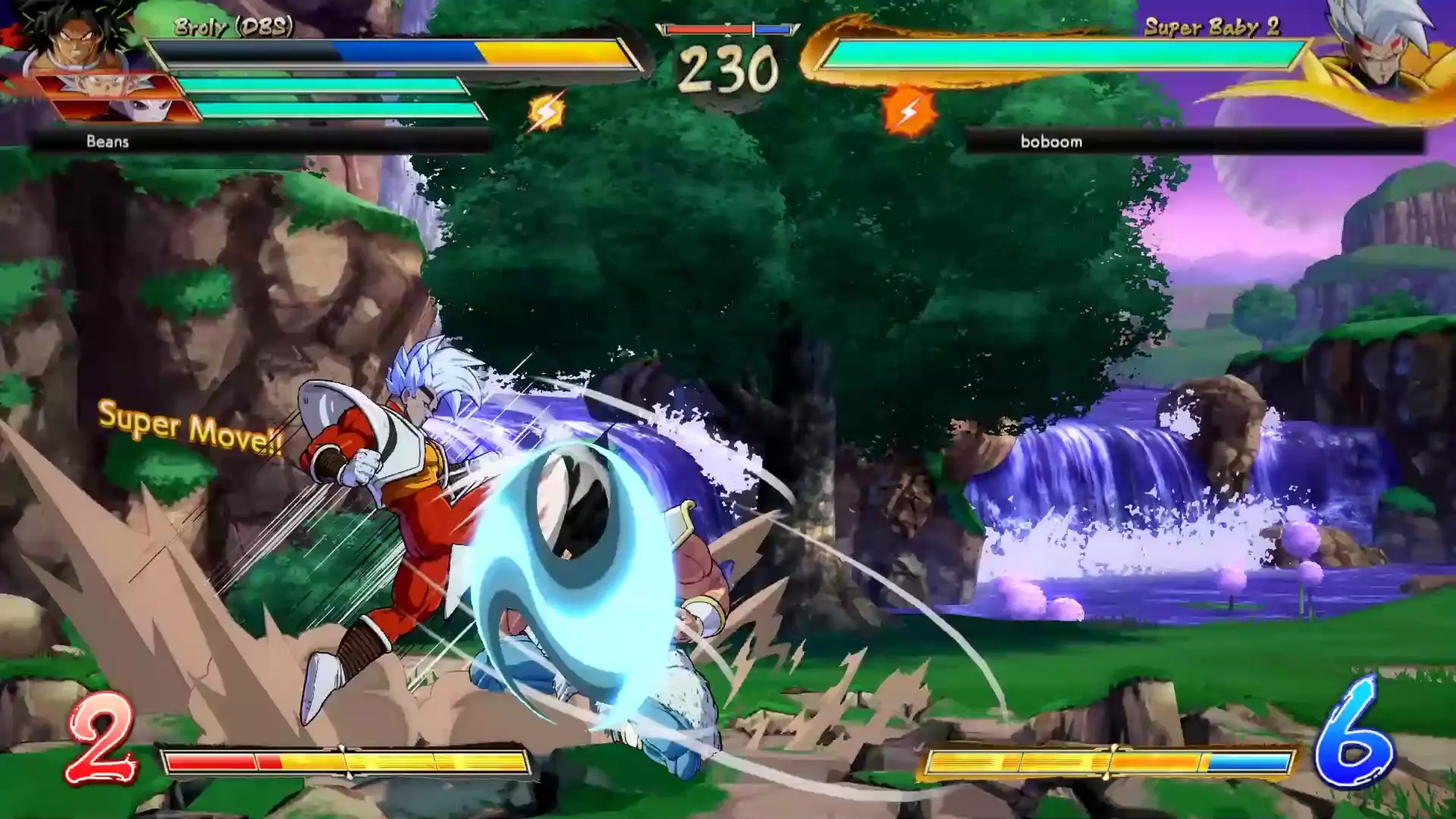The height and width of the screenshot is (819, 1456).
Task: Click the Broly (DBS) name label
Action: coord(235,25)
